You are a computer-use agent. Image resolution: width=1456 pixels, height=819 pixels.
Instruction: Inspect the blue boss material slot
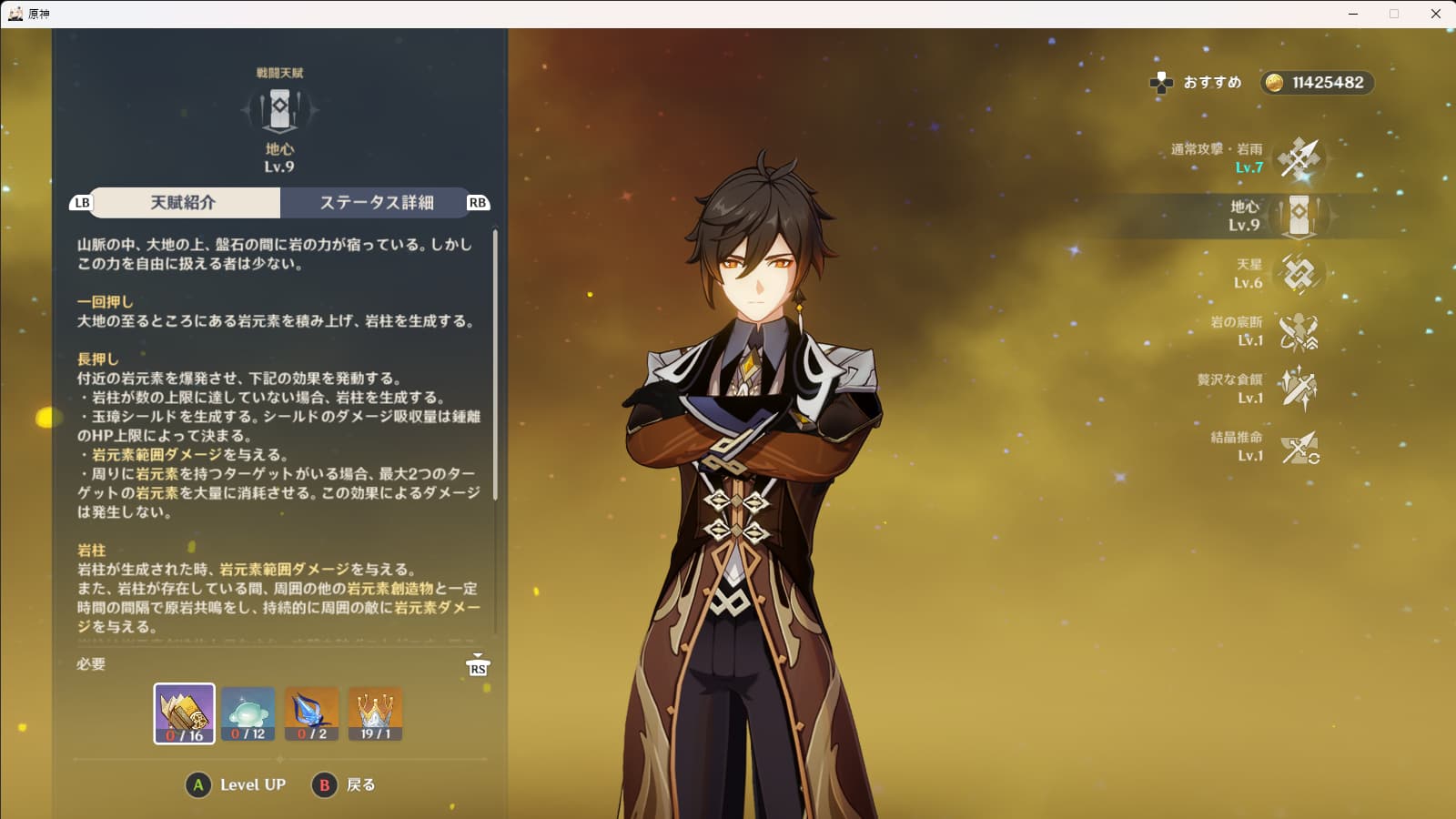click(311, 713)
